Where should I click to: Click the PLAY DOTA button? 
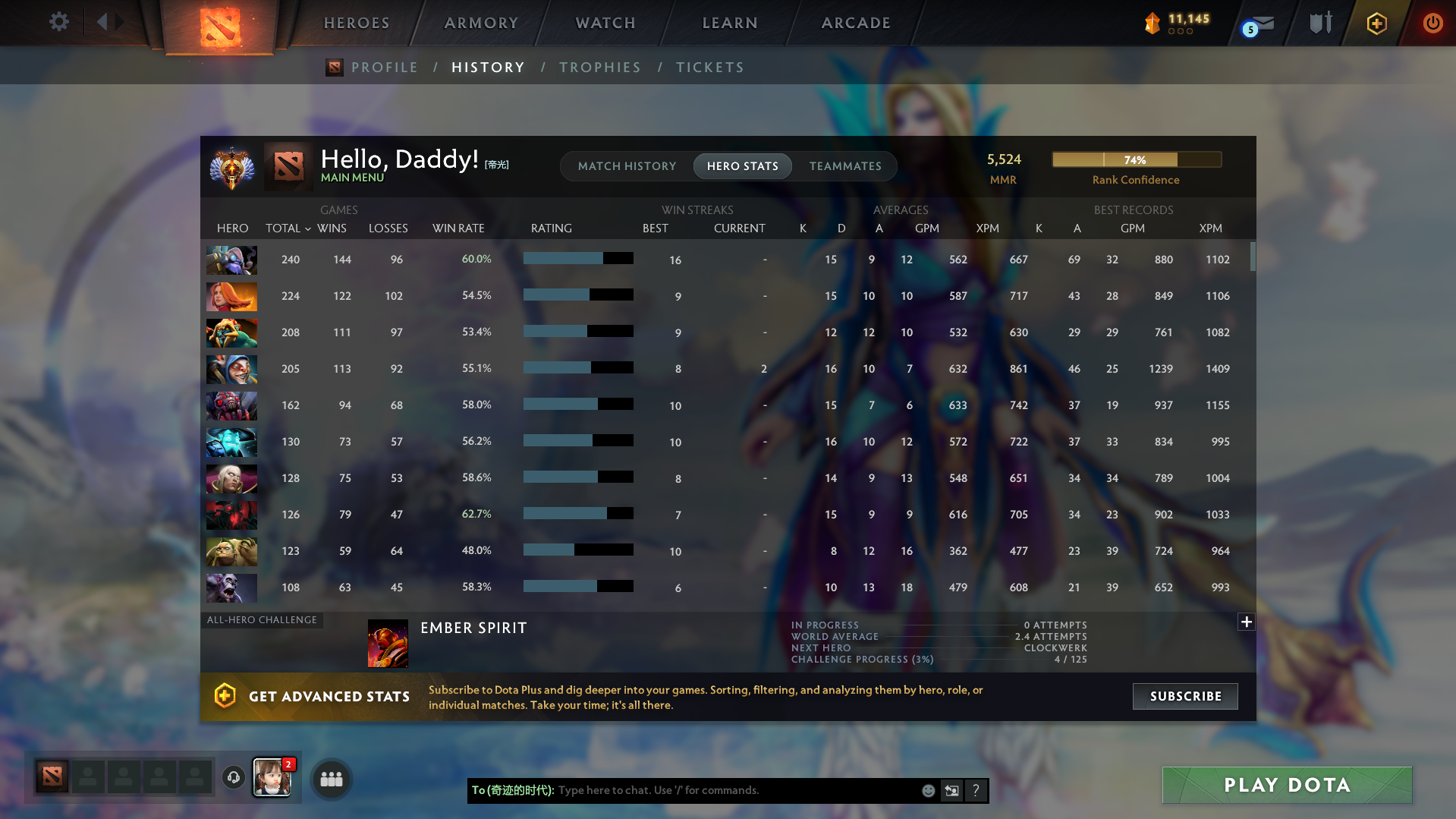pyautogui.click(x=1286, y=785)
